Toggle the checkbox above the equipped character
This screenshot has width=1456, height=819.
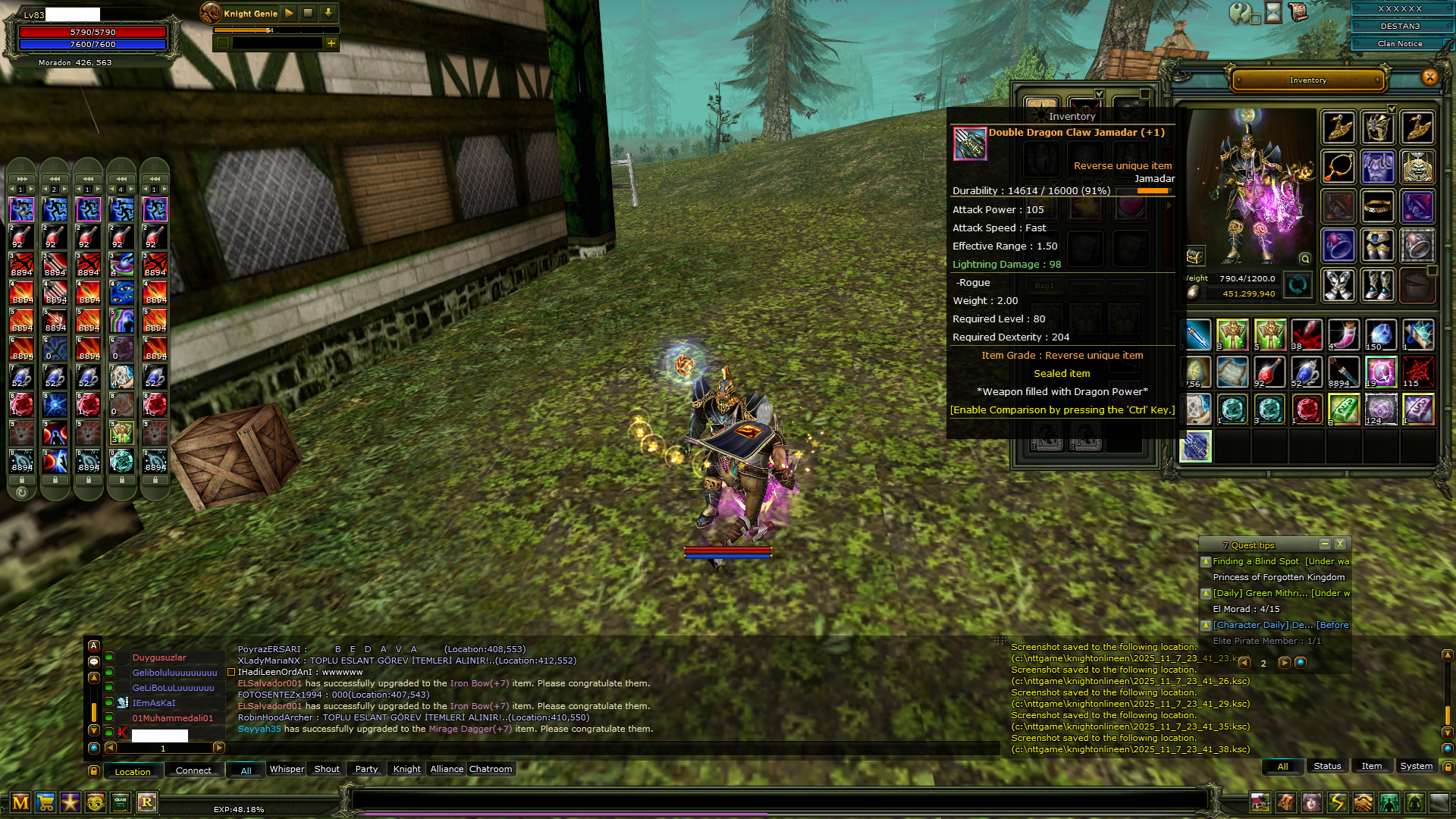tap(1392, 108)
